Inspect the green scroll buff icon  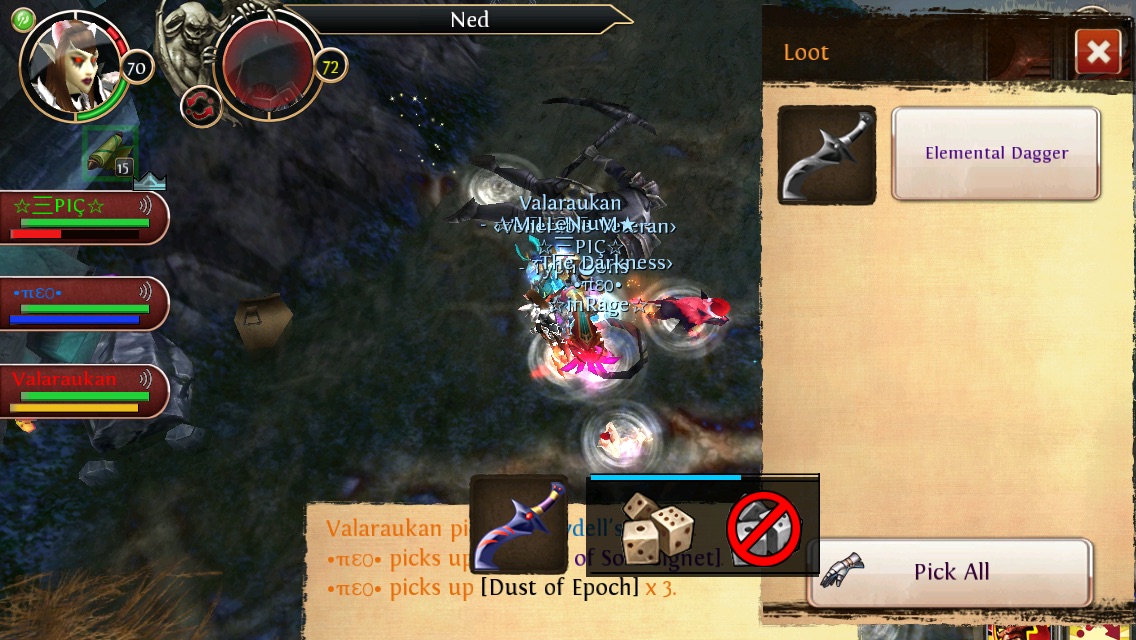coord(109,153)
